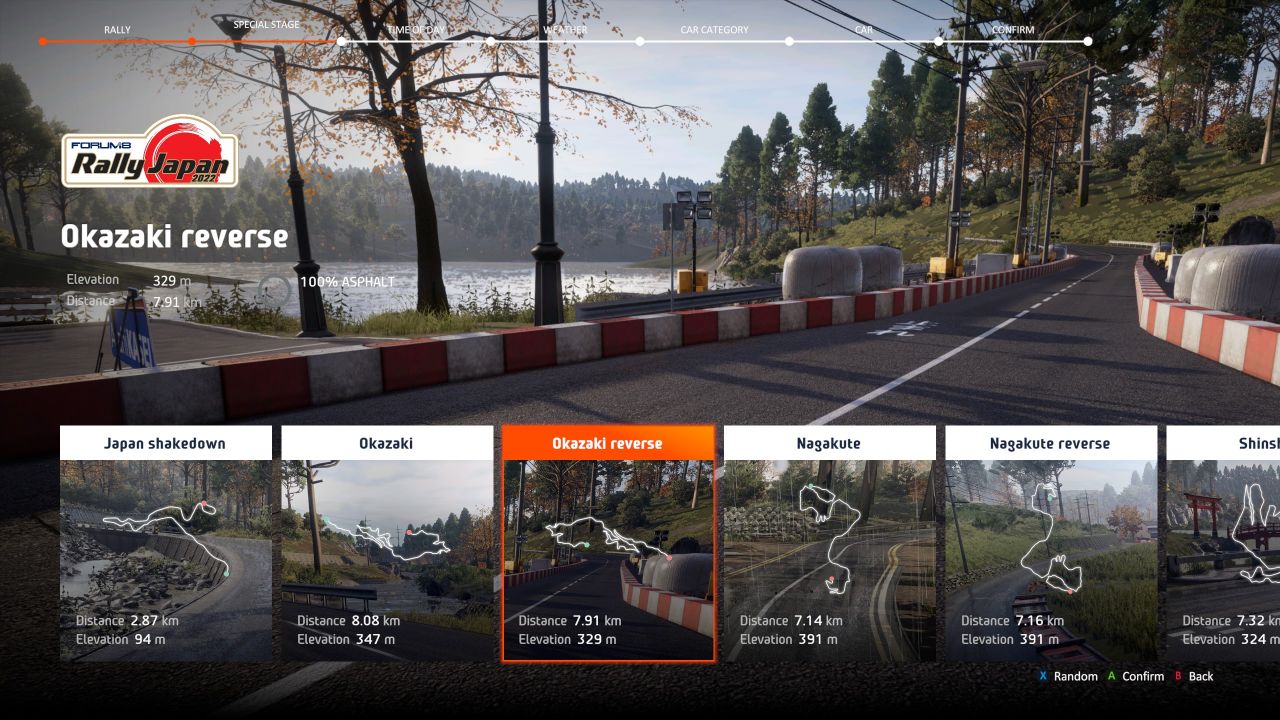1280x720 pixels.
Task: Switch to the Weather step
Action: pyautogui.click(x=565, y=30)
